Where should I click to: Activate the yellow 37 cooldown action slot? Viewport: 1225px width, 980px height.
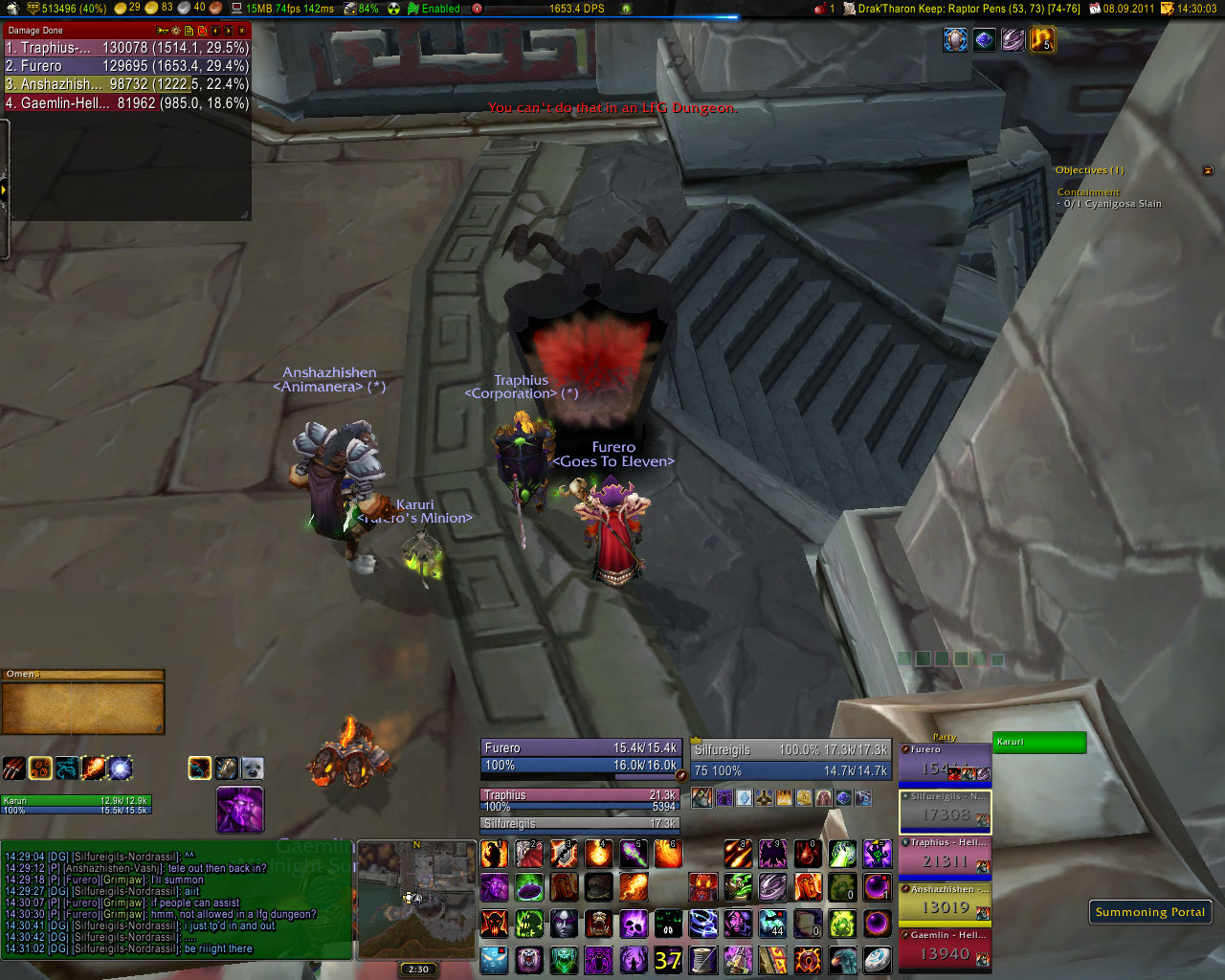tap(668, 959)
